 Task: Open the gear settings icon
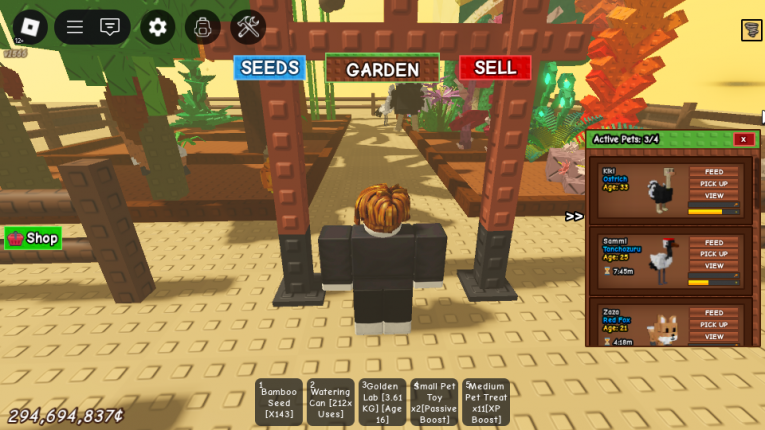(x=157, y=27)
